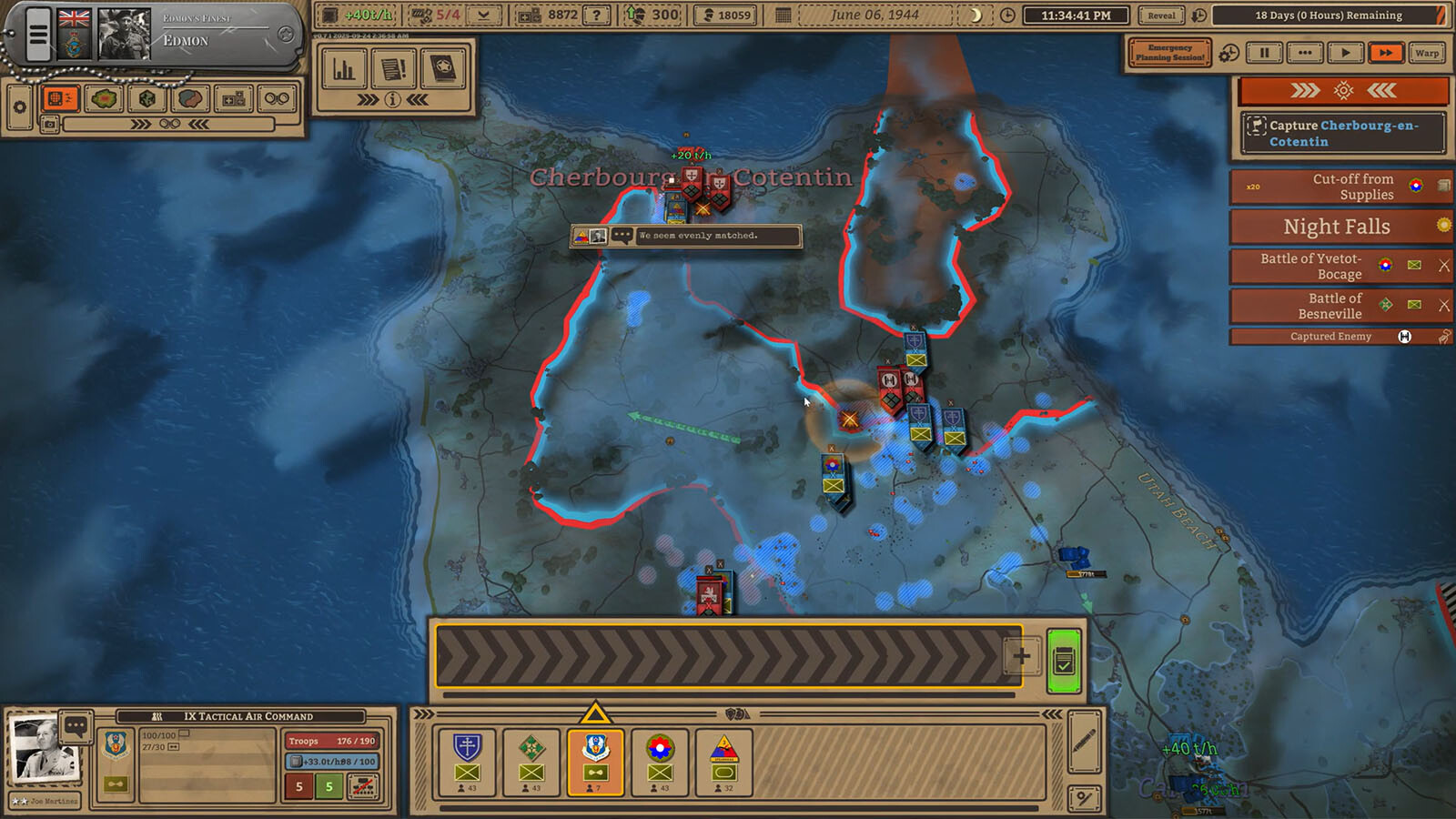Start the Emergency Planning Session
This screenshot has height=819, width=1456.
[x=1169, y=53]
